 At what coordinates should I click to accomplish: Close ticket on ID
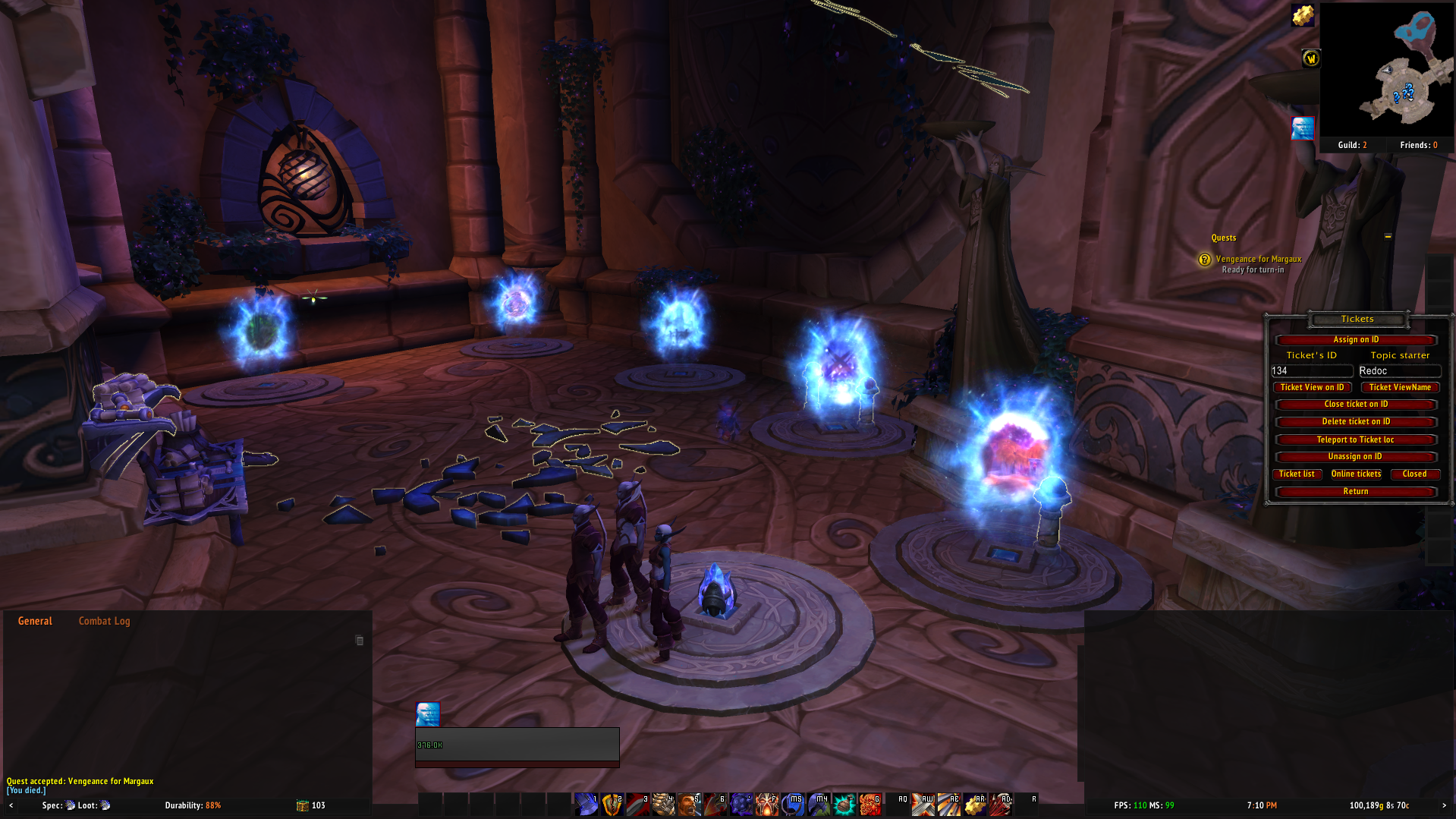(1356, 405)
